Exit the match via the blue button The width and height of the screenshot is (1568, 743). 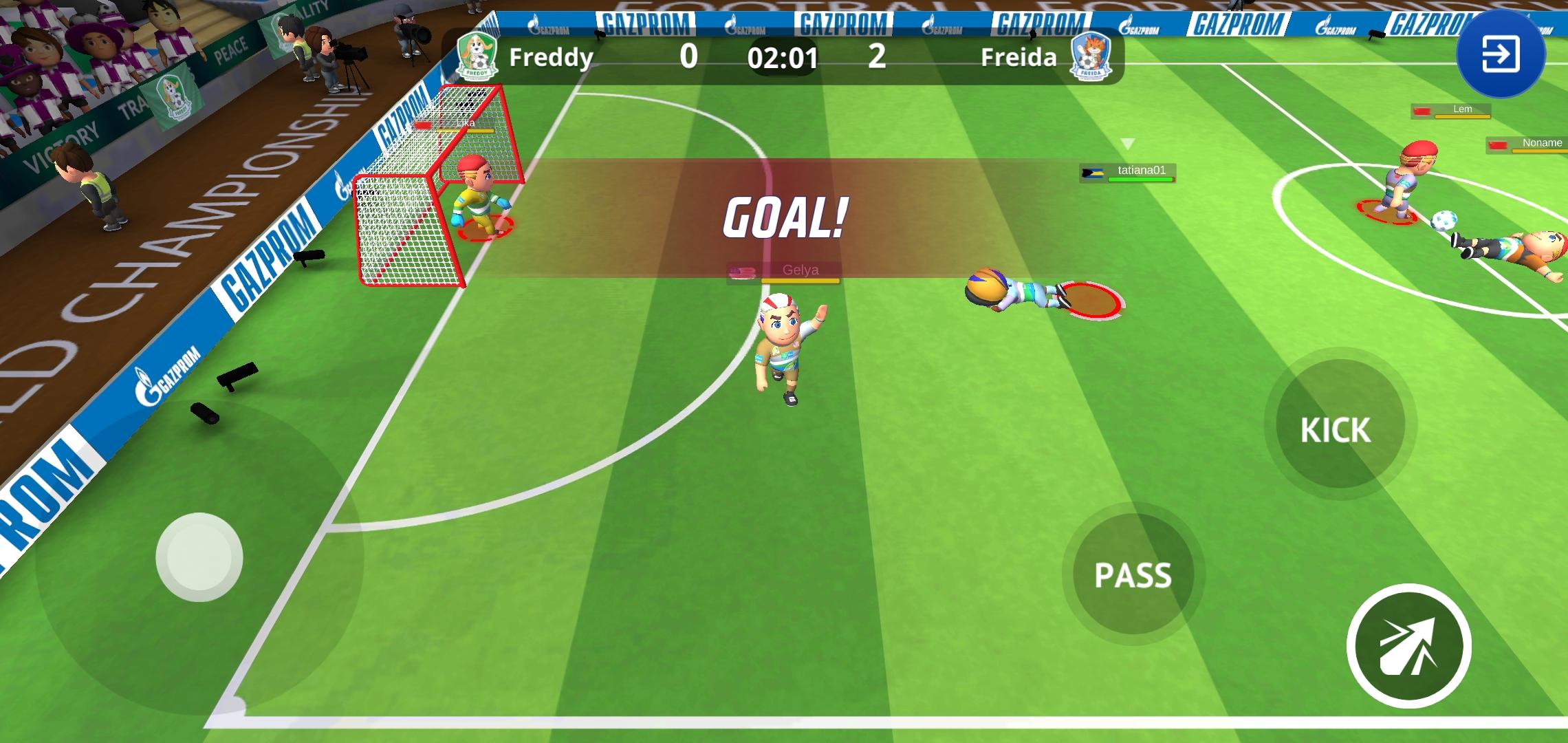click(1501, 55)
